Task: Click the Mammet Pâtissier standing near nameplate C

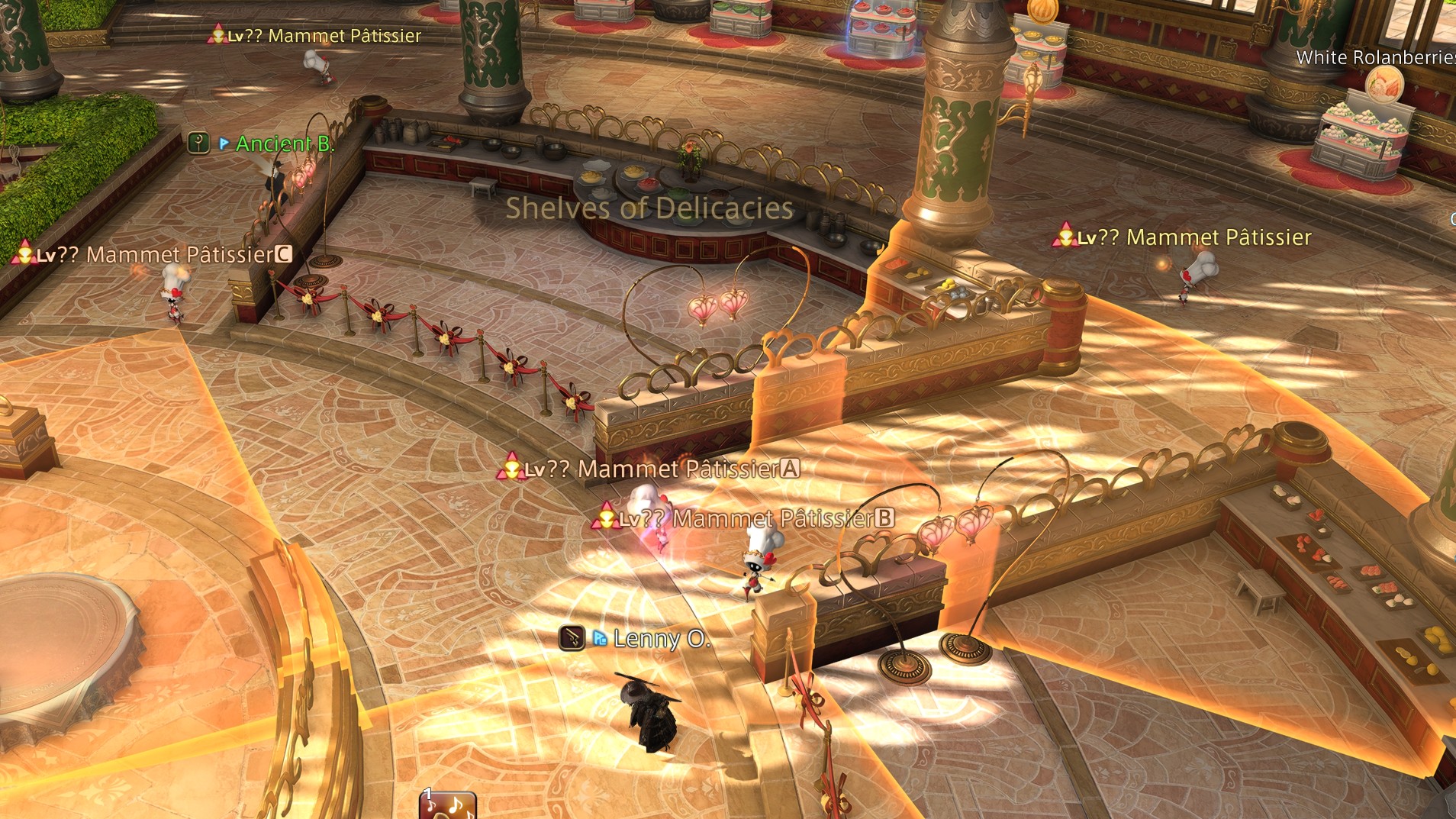Action: point(174,298)
